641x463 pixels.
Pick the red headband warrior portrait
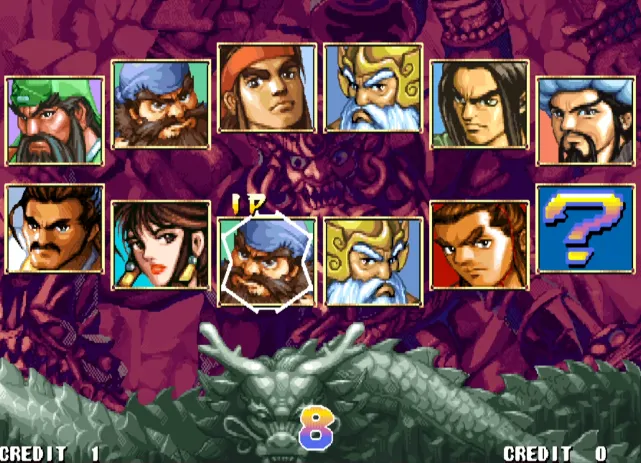[267, 88]
